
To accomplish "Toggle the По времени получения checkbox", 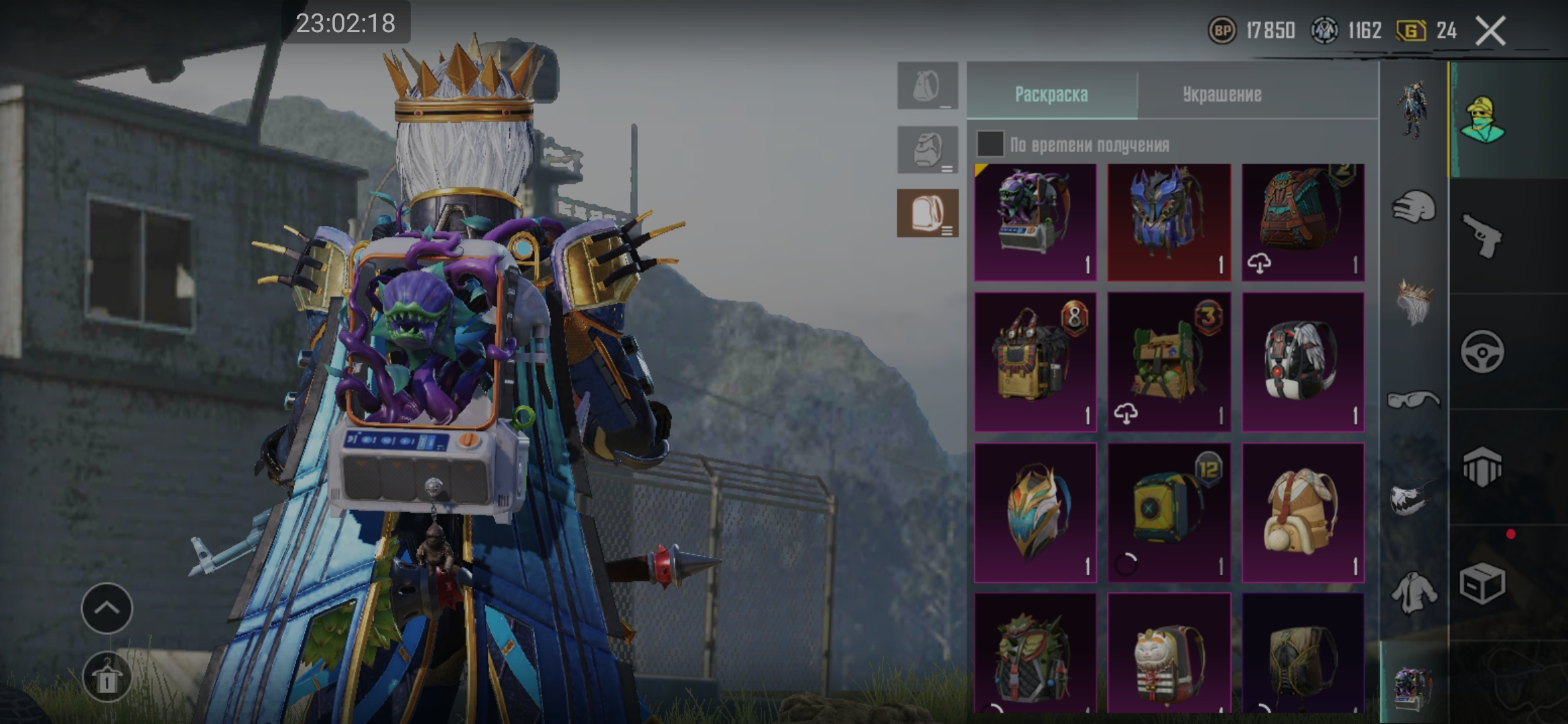I will [990, 144].
